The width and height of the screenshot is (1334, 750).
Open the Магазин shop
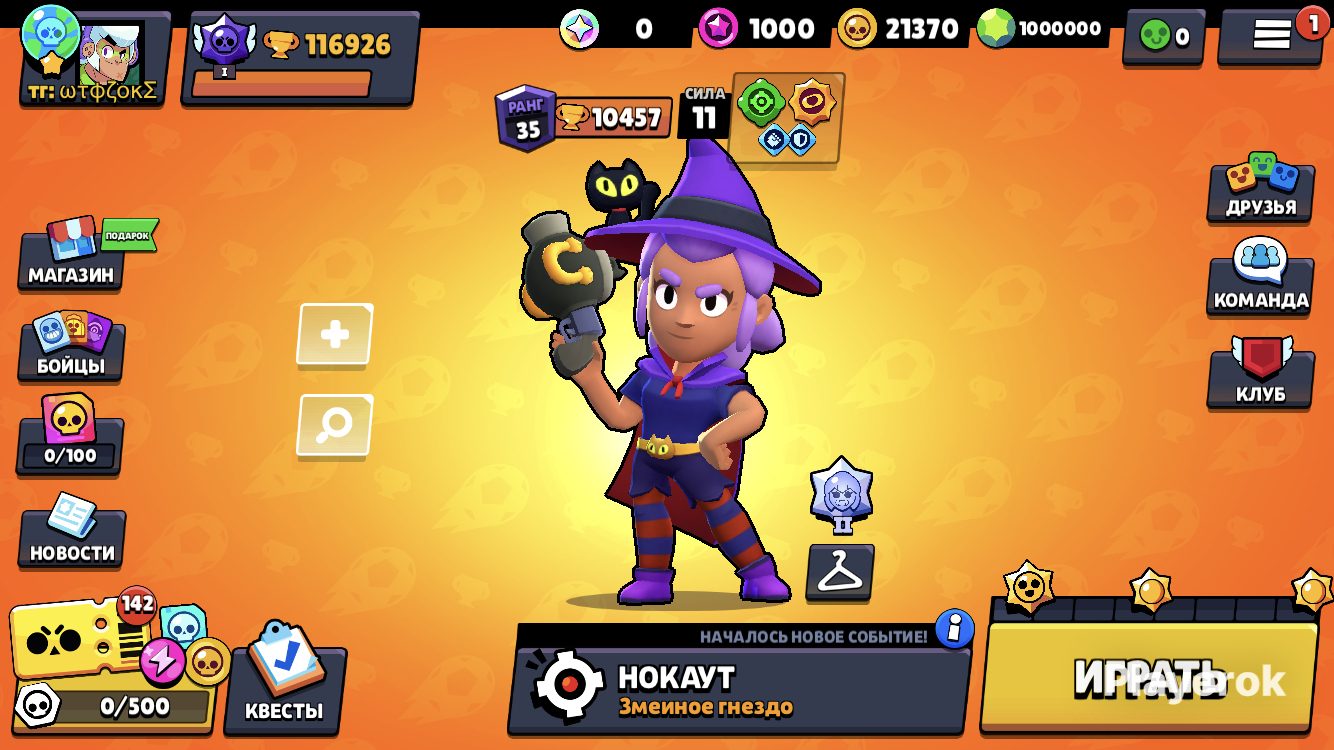[x=71, y=257]
